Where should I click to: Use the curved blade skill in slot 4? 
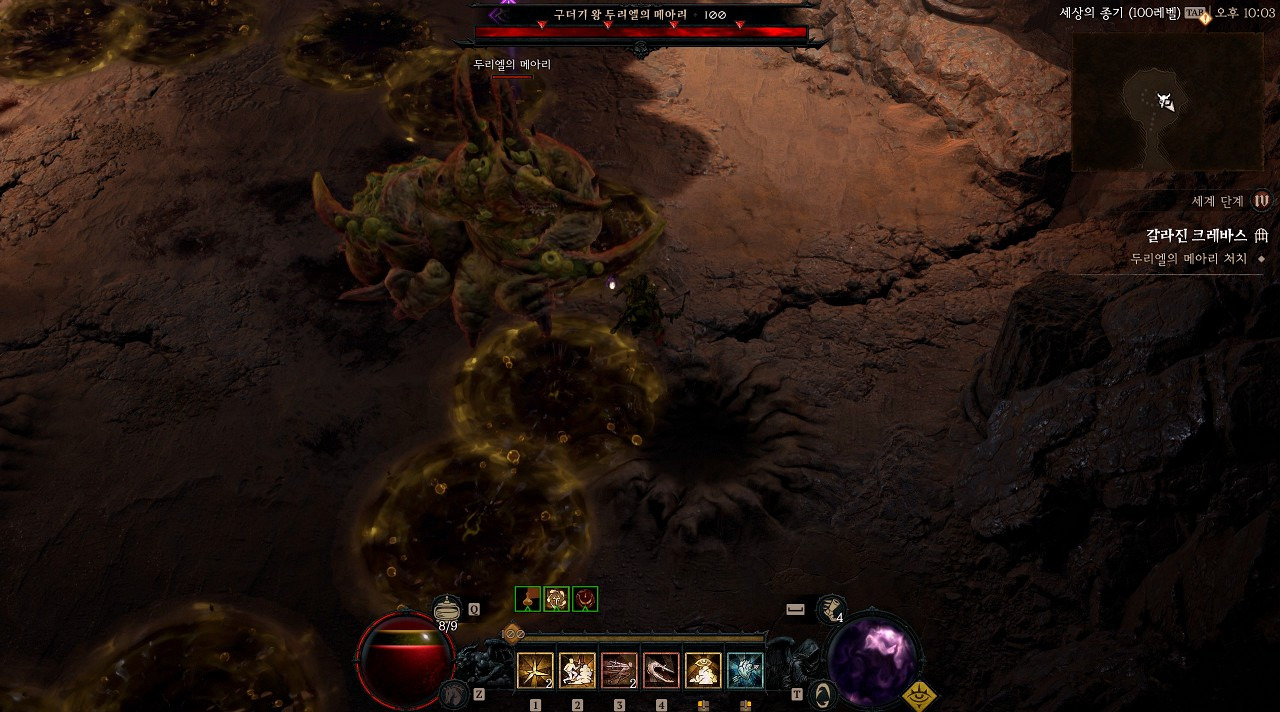661,671
